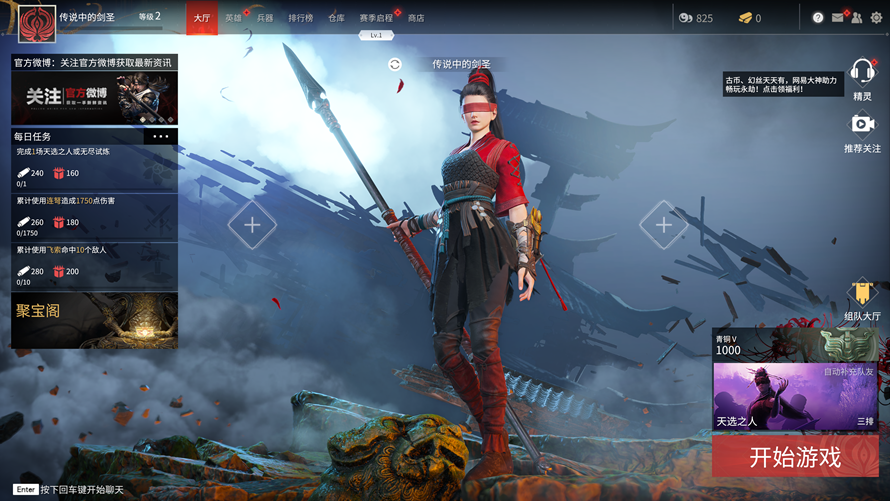Viewport: 890px width, 501px height.
Task: Open the player profile avatar
Action: pos(37,18)
